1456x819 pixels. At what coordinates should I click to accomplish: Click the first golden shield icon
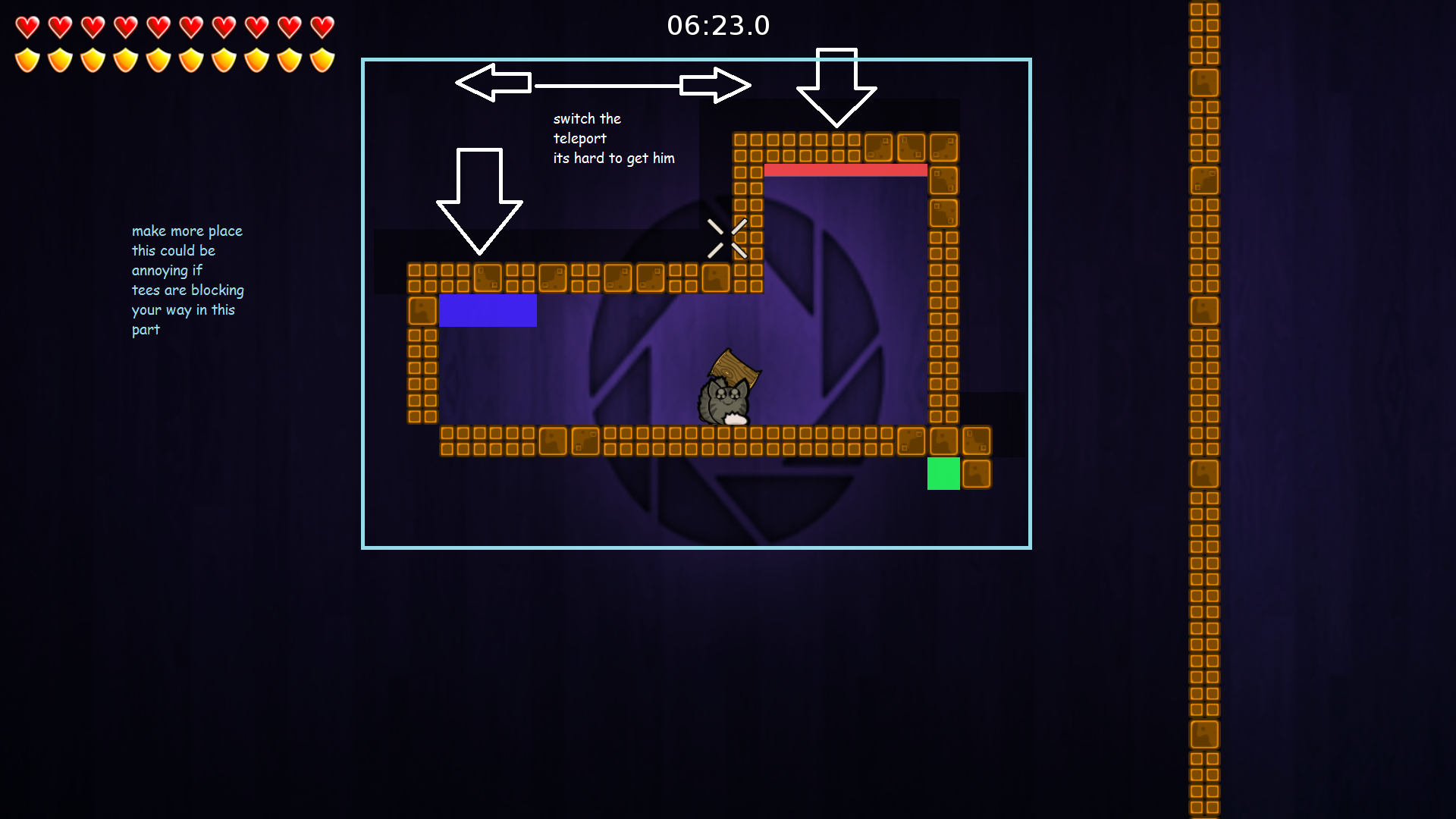(27, 59)
